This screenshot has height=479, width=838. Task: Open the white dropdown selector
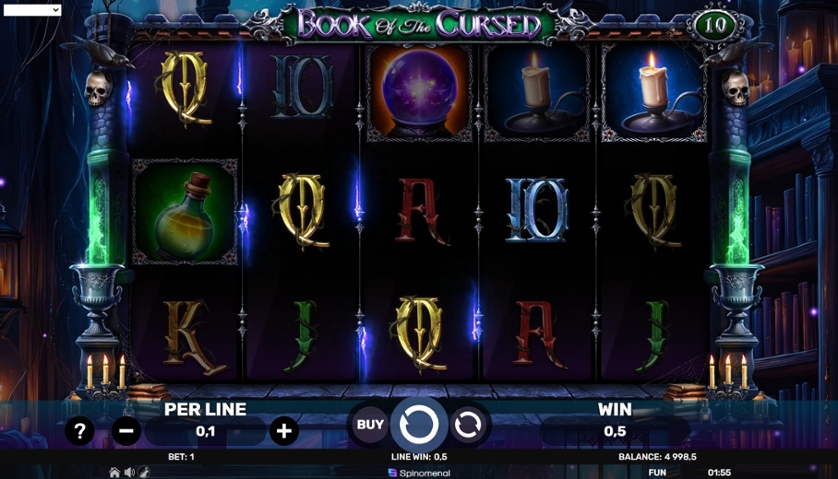pos(31,9)
